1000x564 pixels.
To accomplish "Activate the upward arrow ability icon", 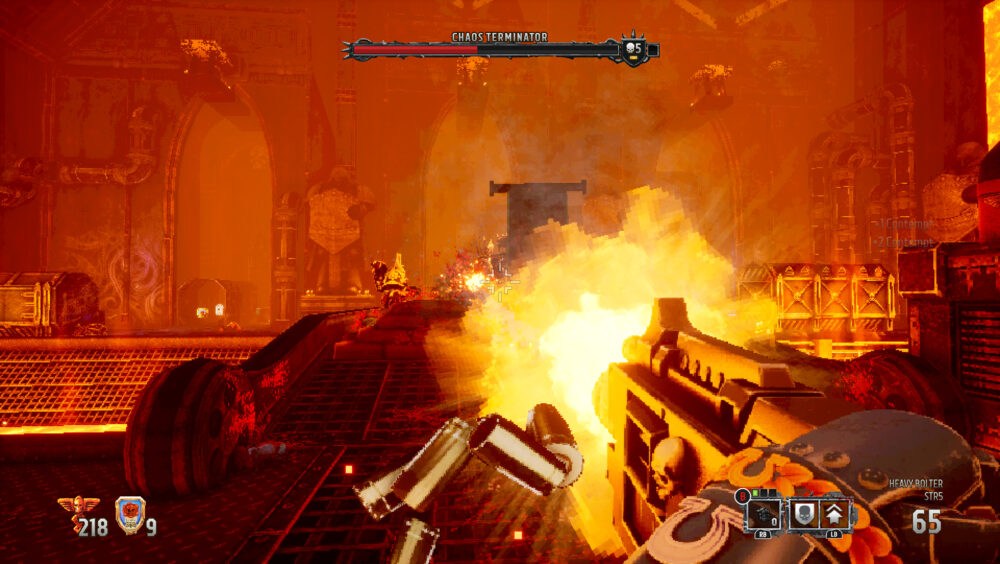I will point(835,515).
